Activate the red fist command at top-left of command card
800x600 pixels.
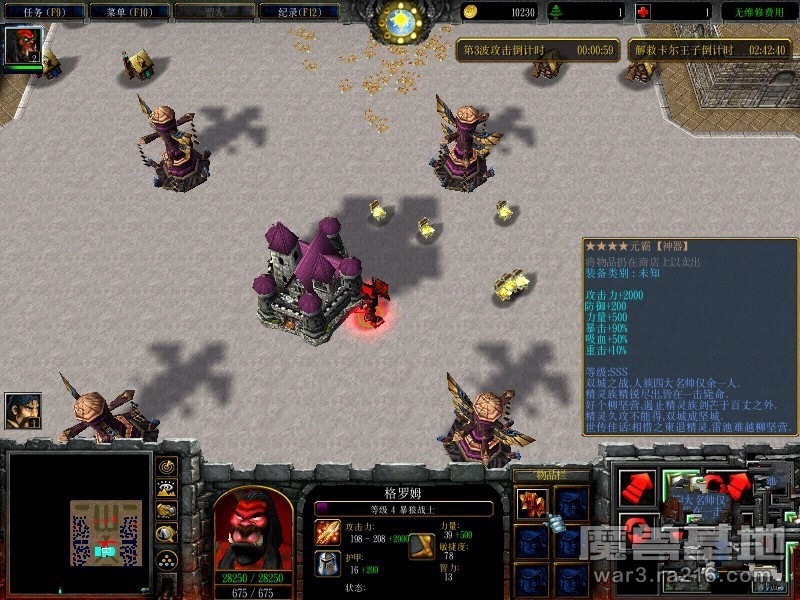[637, 487]
